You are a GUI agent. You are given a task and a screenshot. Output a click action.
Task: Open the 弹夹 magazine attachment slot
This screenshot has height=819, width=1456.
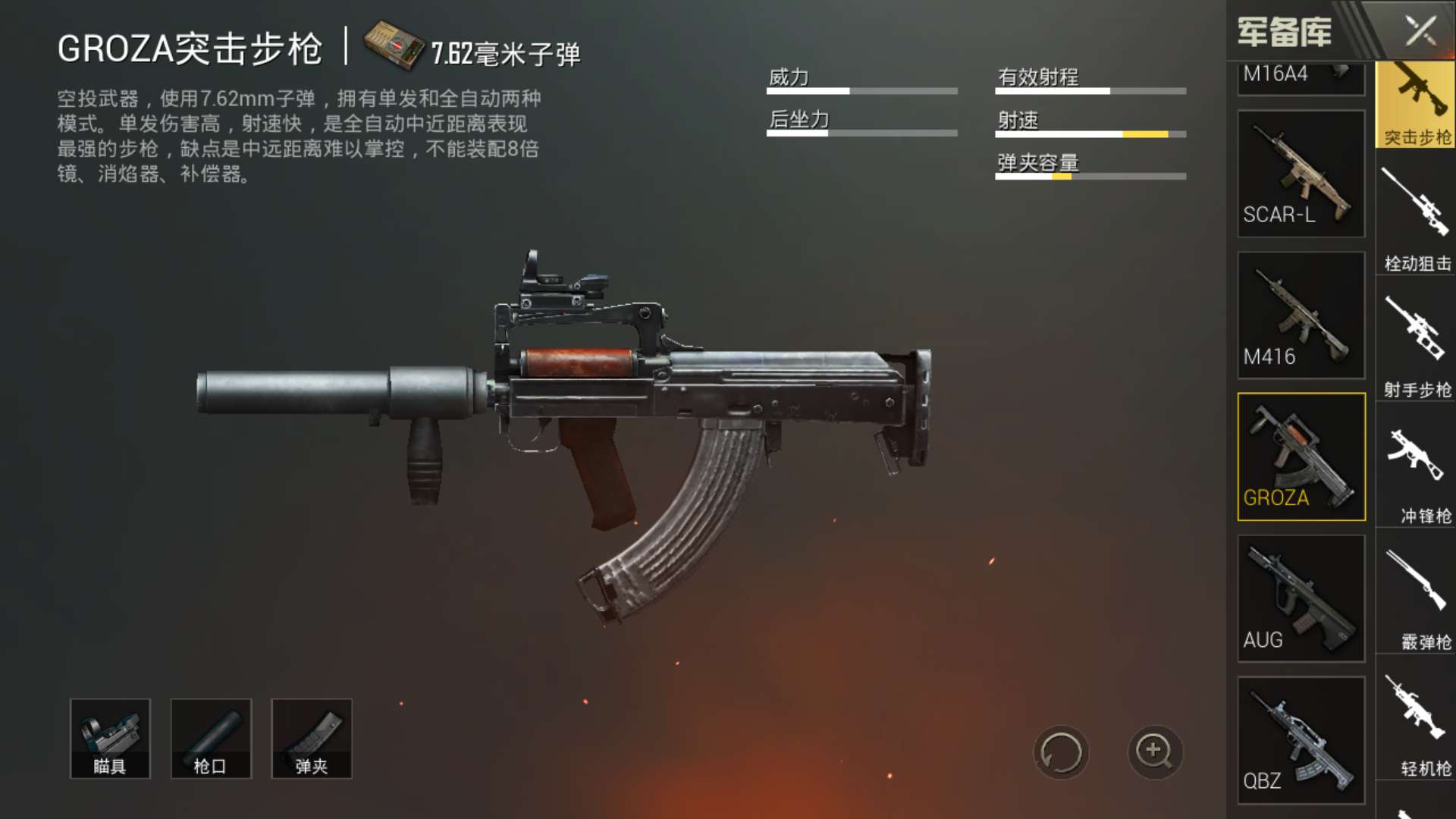[x=311, y=737]
